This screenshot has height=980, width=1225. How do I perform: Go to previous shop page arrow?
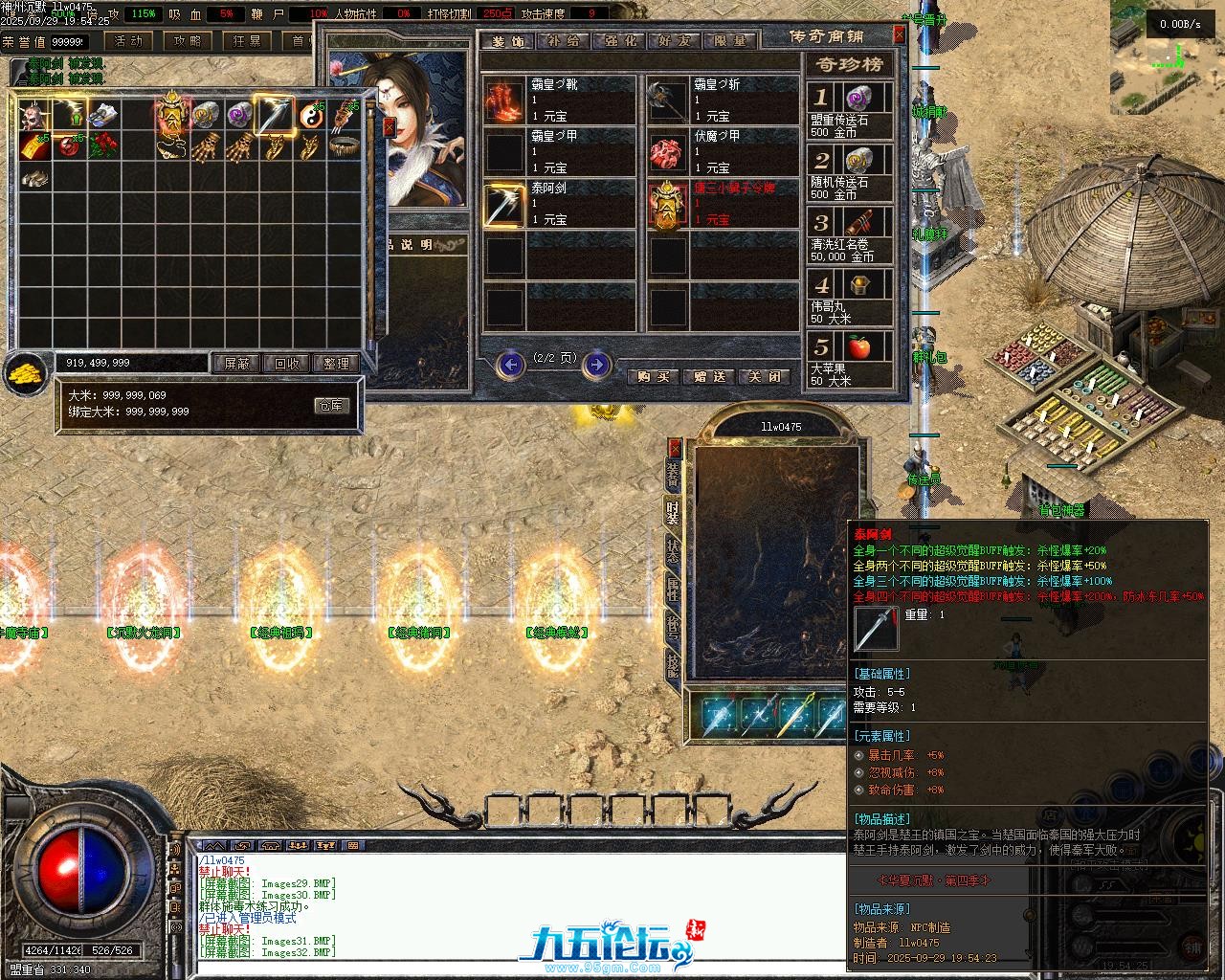511,365
